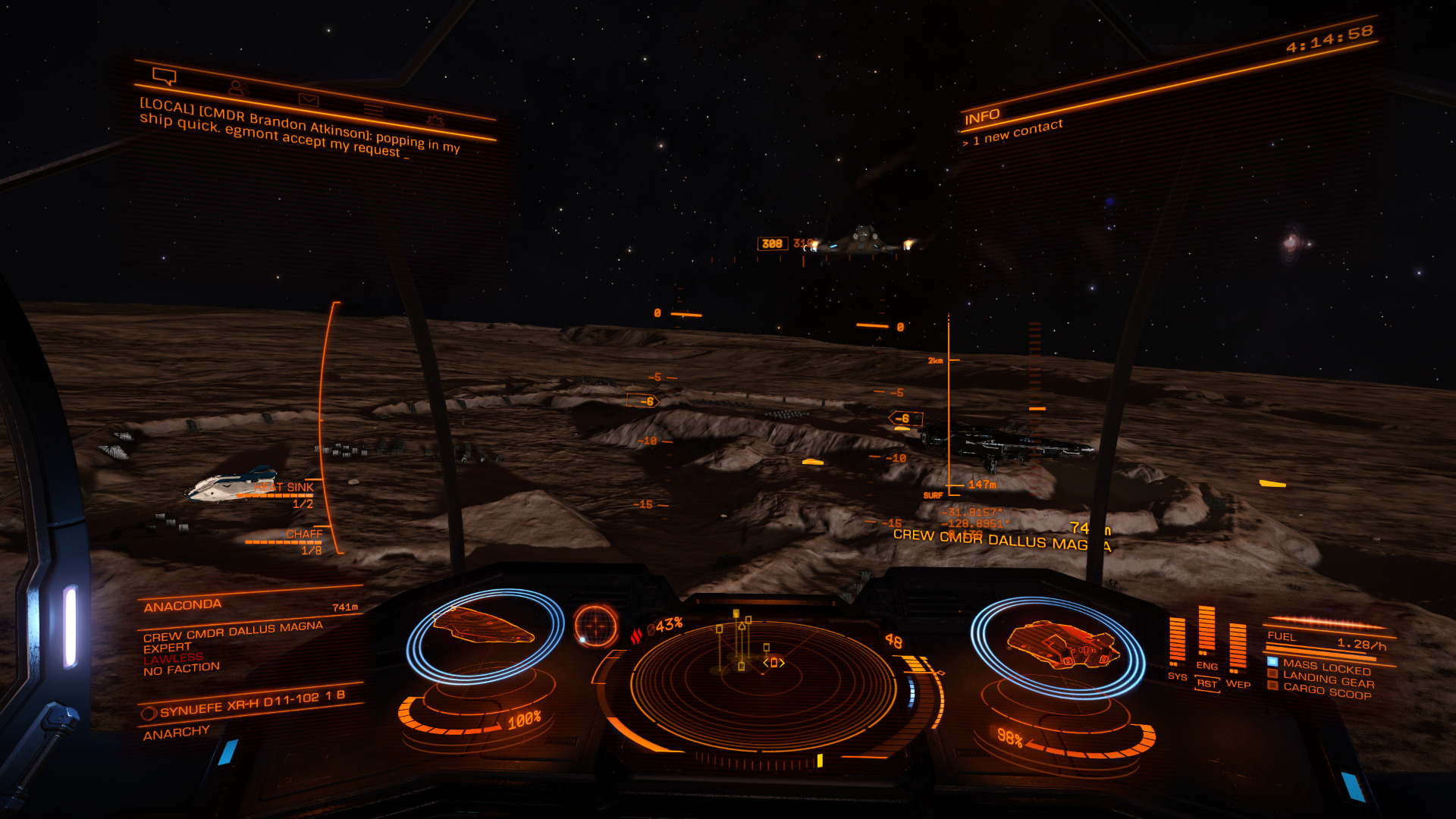Switch to the friends tab
The image size is (1456, 819).
click(238, 88)
